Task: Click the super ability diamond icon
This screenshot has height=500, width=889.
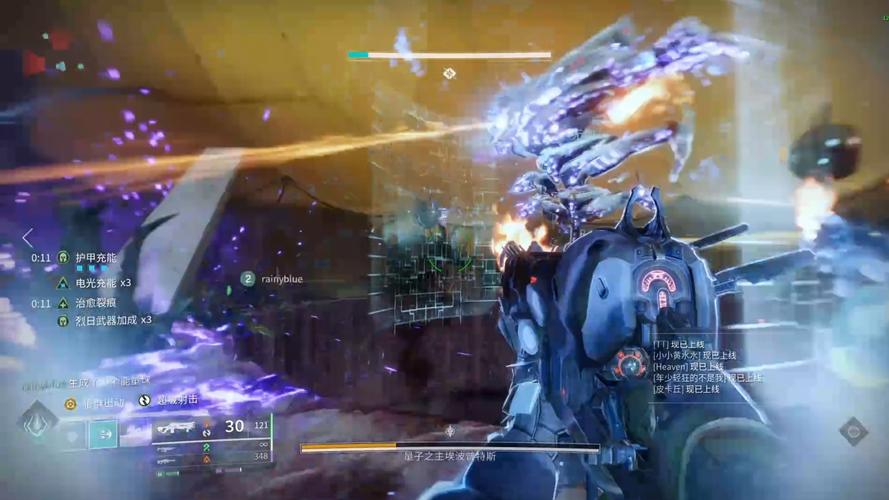Action: coord(38,421)
